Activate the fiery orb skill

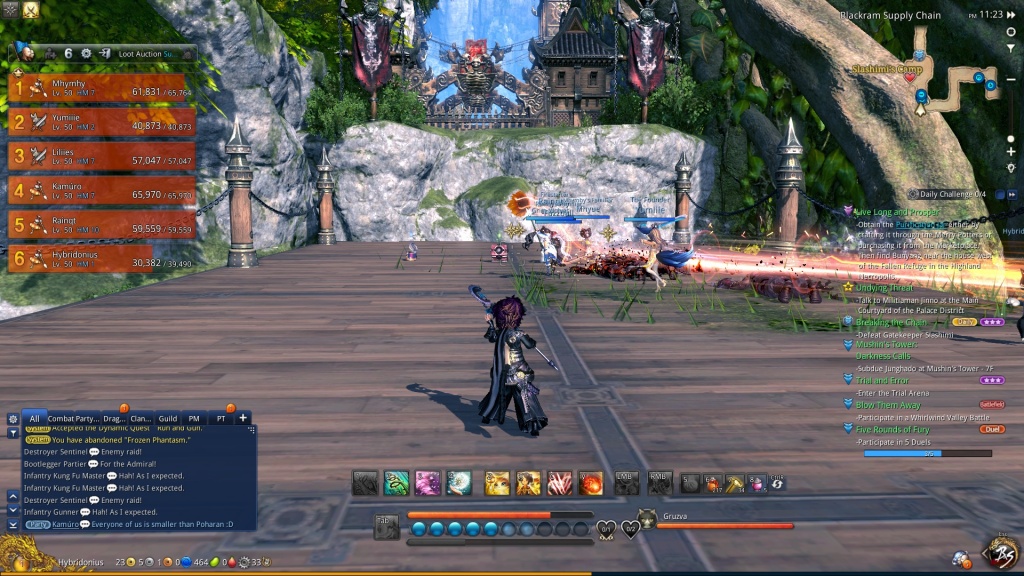pyautogui.click(x=591, y=484)
